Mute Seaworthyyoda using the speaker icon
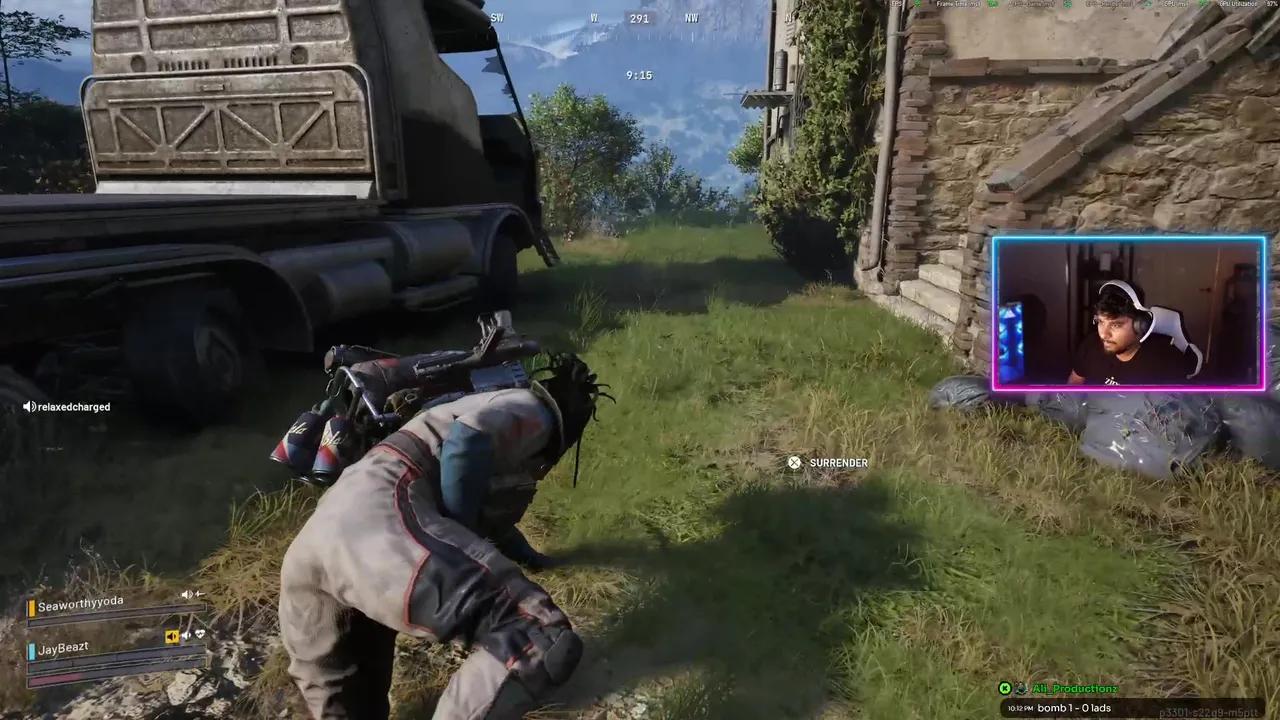This screenshot has width=1280, height=720. [x=186, y=593]
